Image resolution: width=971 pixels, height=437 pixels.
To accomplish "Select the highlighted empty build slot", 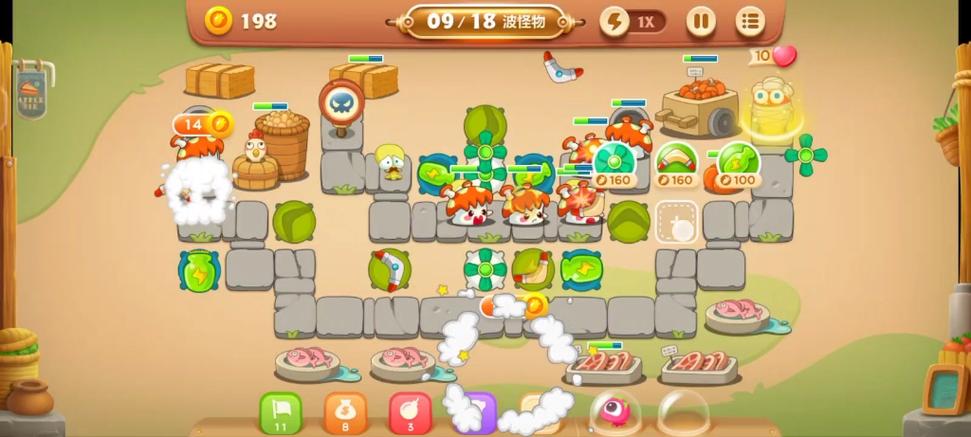I will coord(677,221).
